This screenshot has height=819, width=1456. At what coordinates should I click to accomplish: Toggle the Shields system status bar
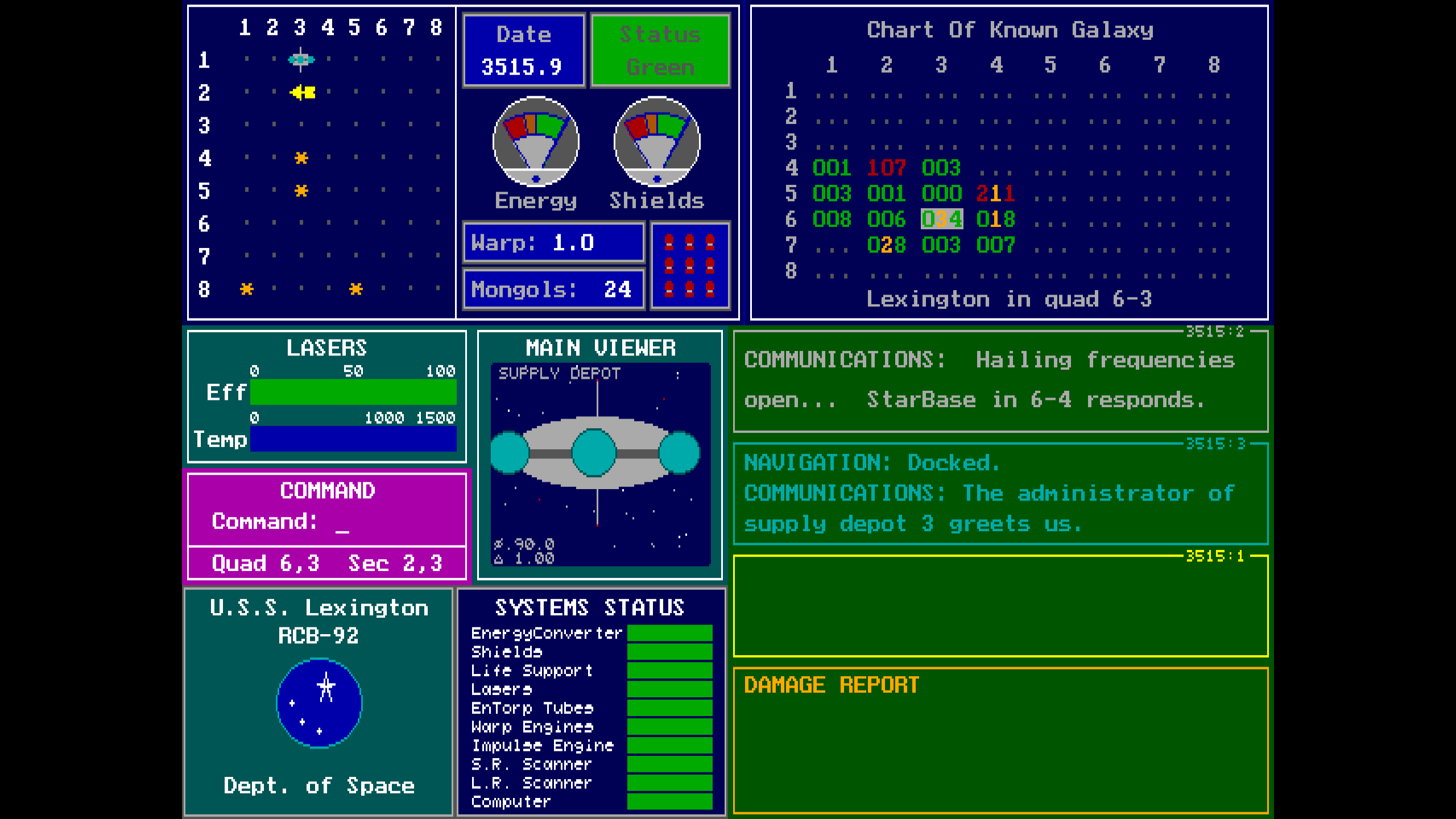(x=669, y=652)
